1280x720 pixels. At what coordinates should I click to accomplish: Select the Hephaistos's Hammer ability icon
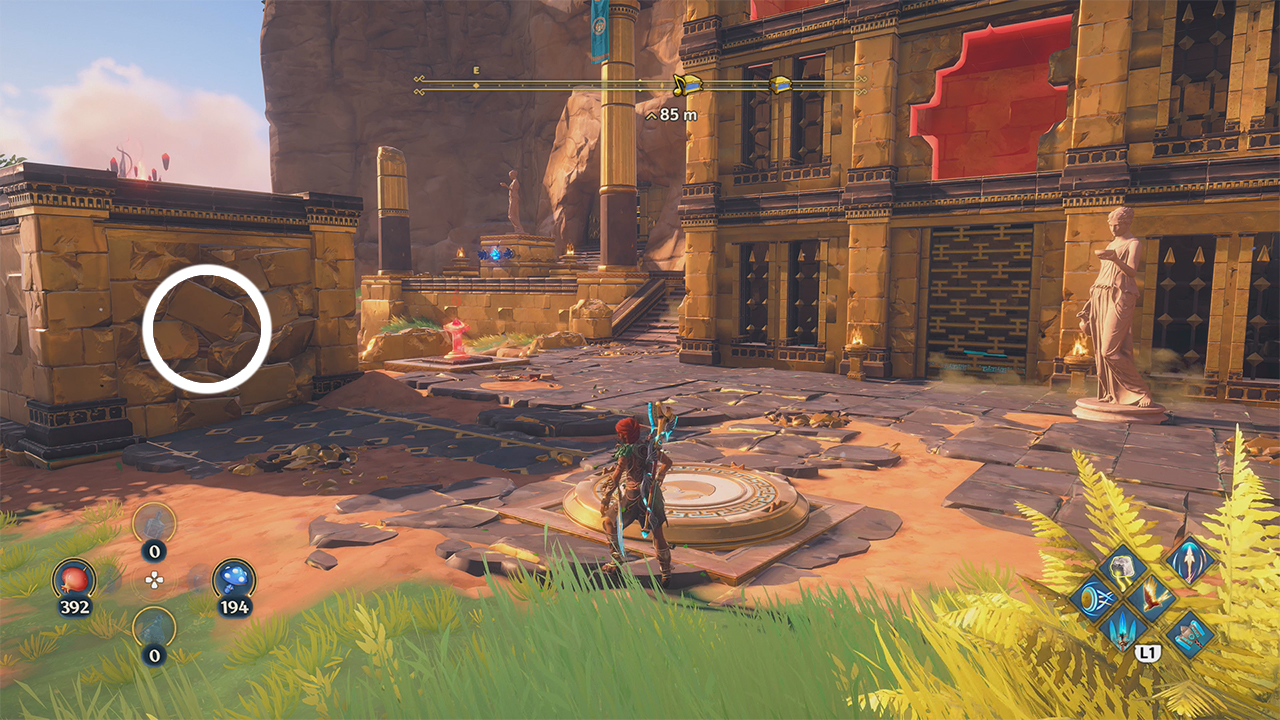pyautogui.click(x=1190, y=635)
